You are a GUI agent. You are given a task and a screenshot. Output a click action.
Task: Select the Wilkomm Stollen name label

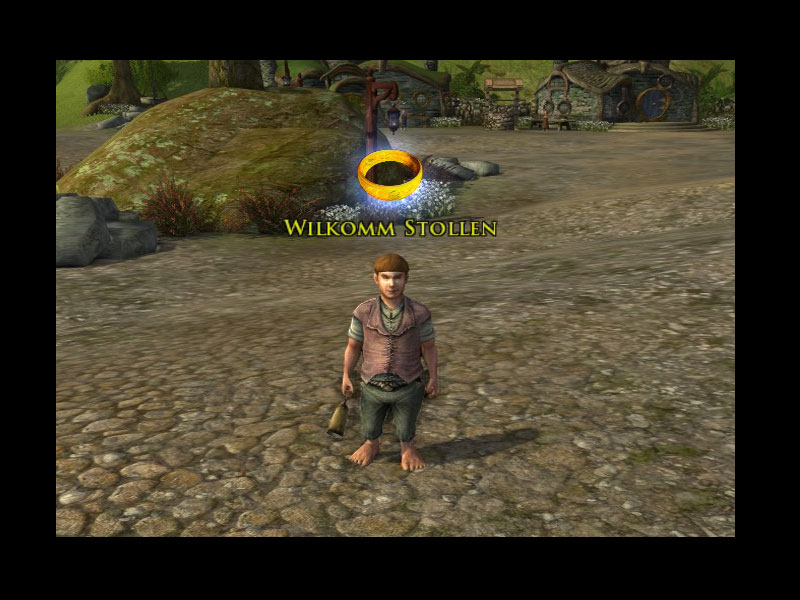[x=390, y=228]
